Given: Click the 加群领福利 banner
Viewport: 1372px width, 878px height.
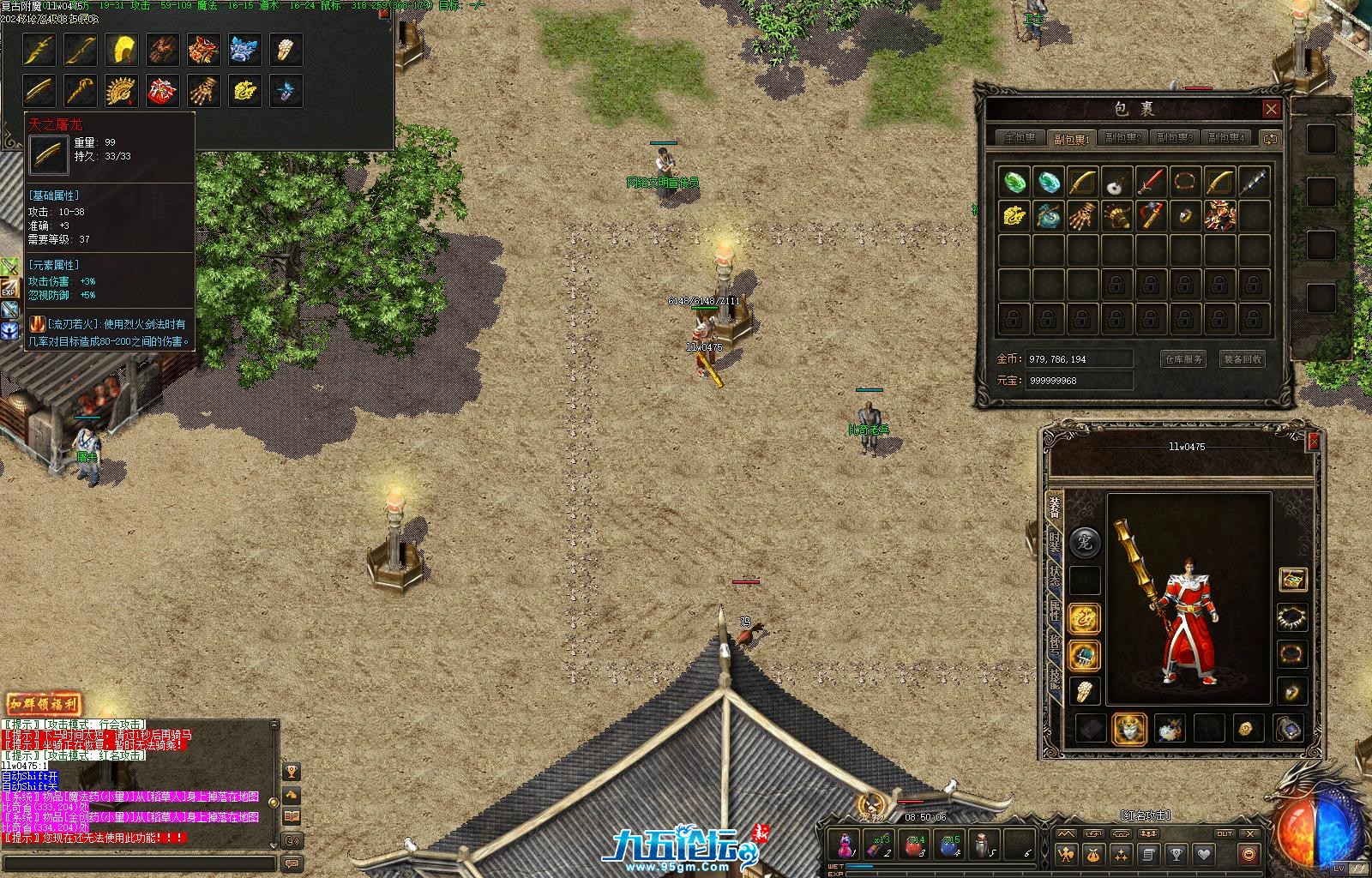Looking at the screenshot, I should (x=44, y=704).
